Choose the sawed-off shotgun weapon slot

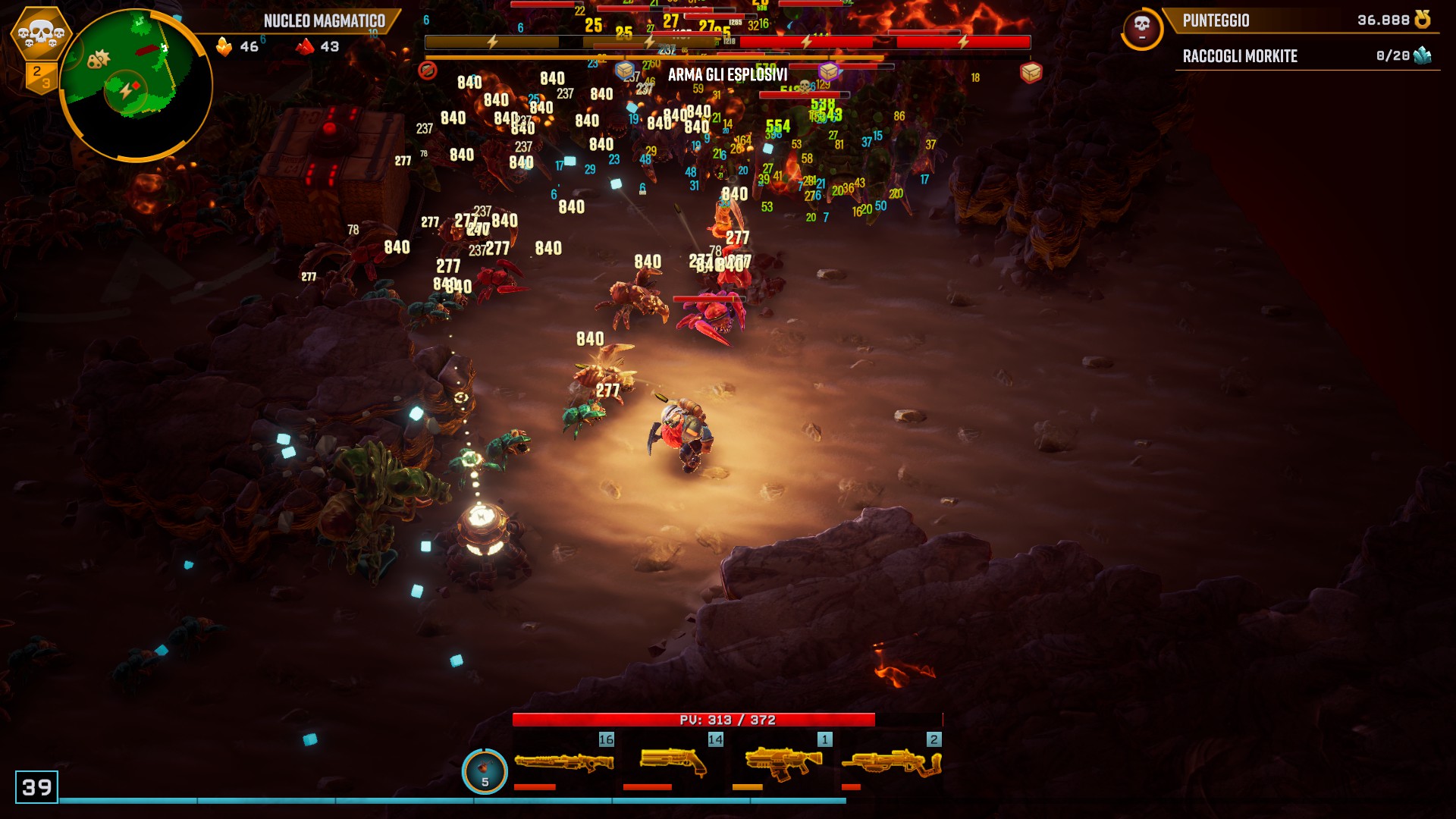click(673, 762)
